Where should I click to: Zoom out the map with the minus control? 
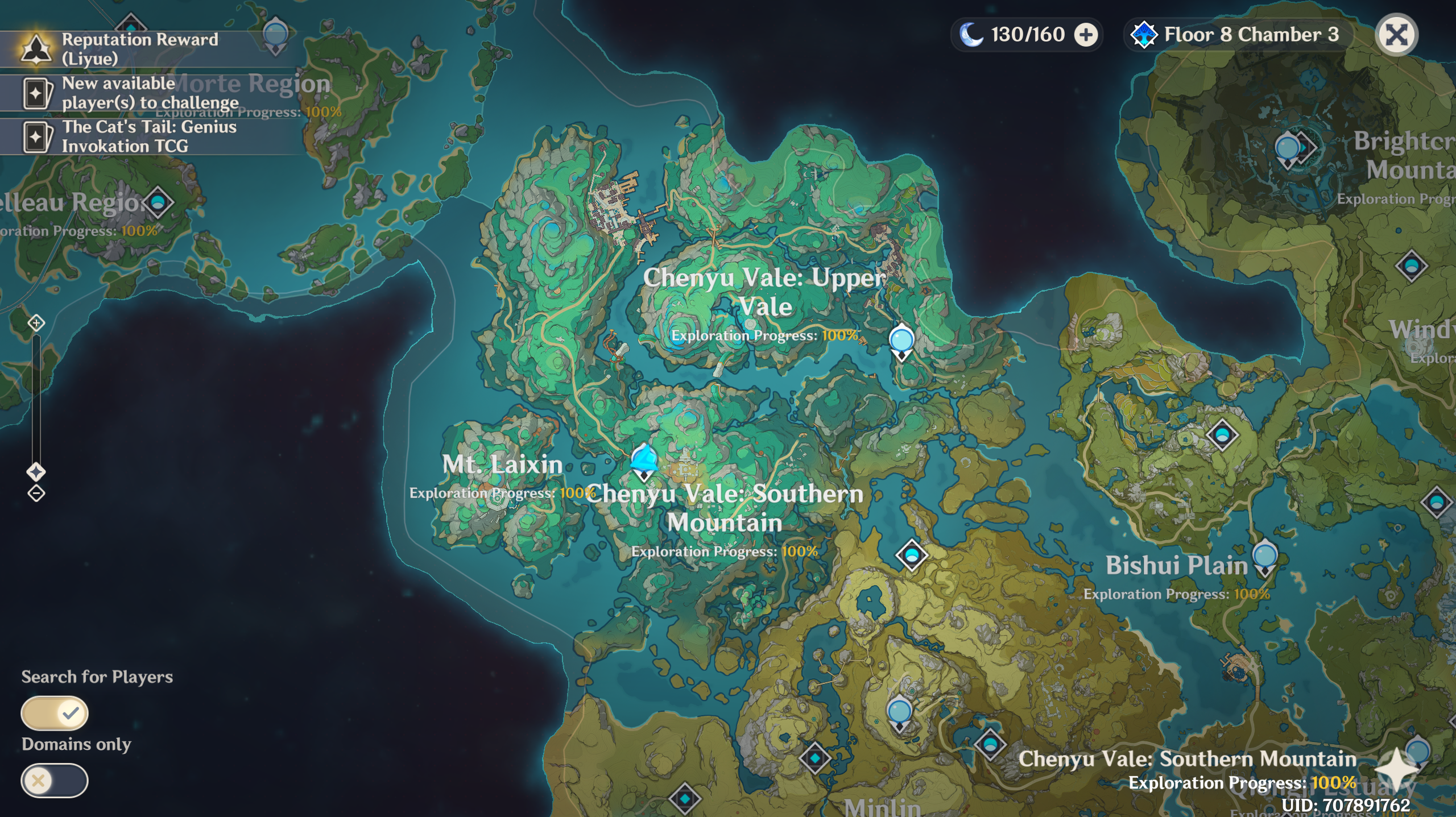(x=36, y=493)
